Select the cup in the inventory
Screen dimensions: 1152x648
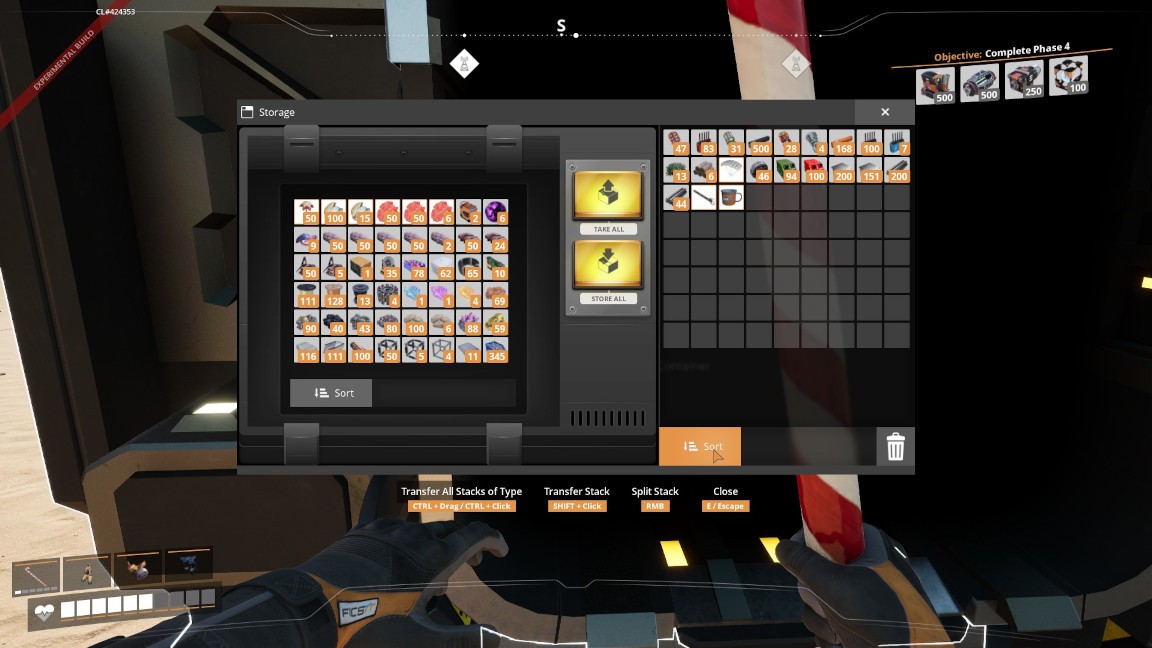pyautogui.click(x=731, y=197)
